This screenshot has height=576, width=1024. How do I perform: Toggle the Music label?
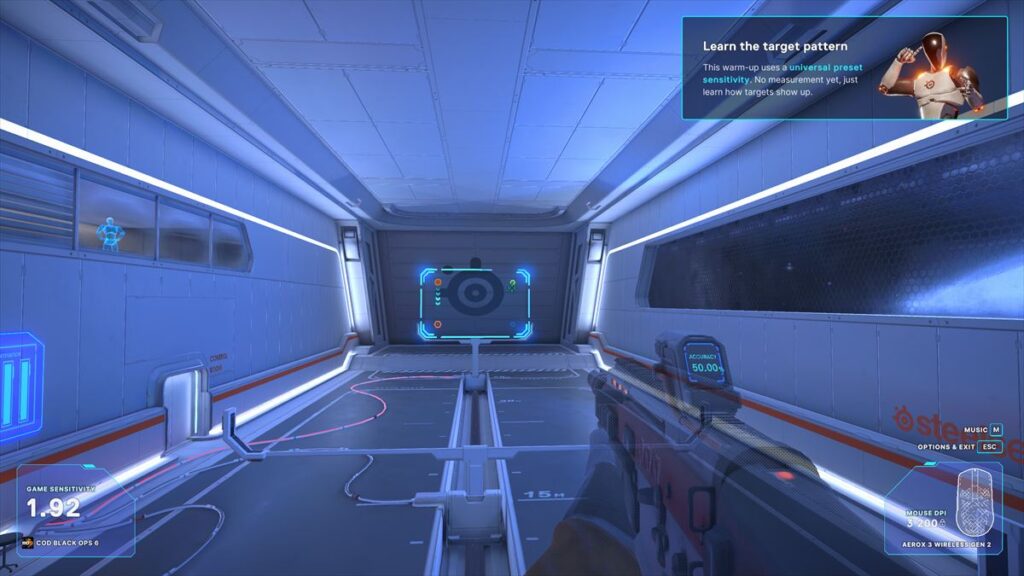coord(976,429)
